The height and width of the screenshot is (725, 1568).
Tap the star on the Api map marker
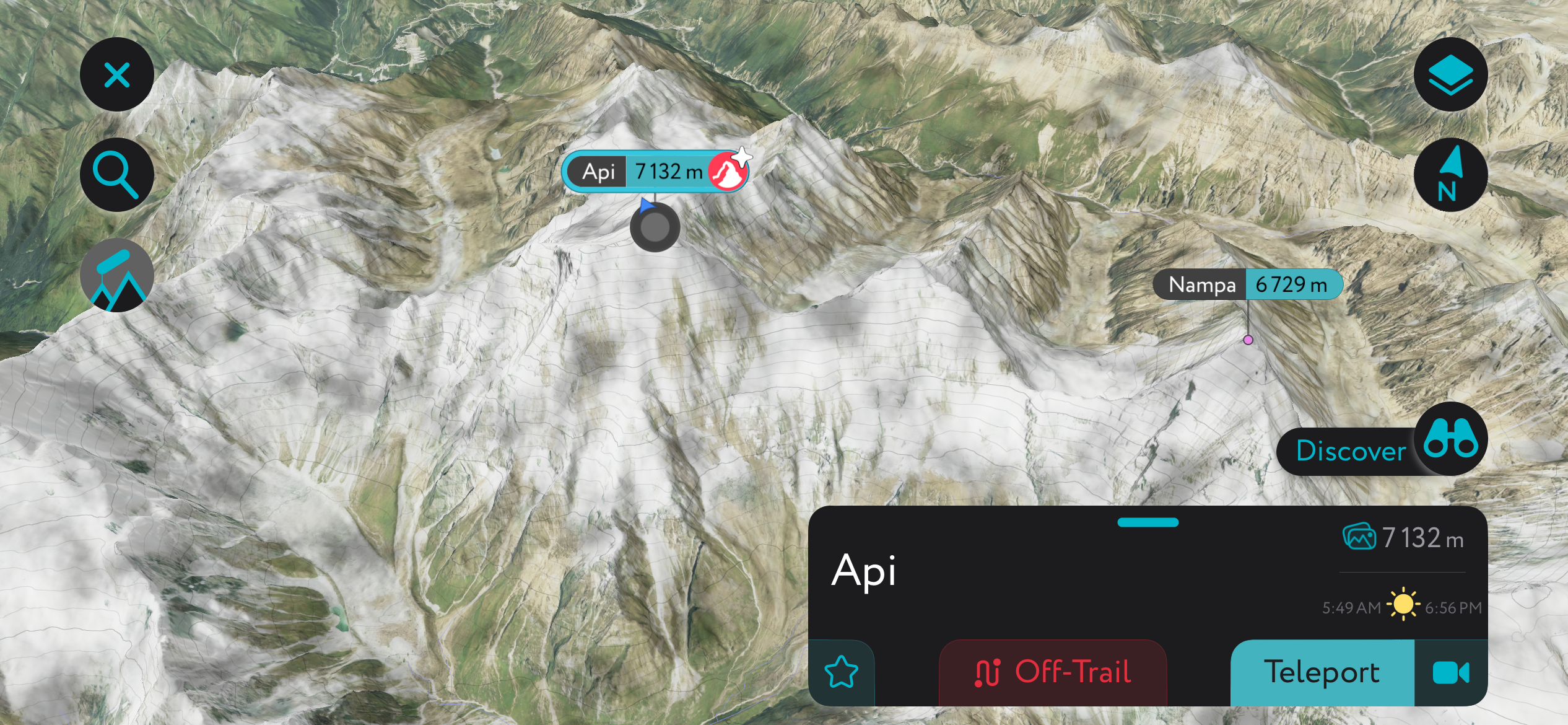click(x=743, y=156)
